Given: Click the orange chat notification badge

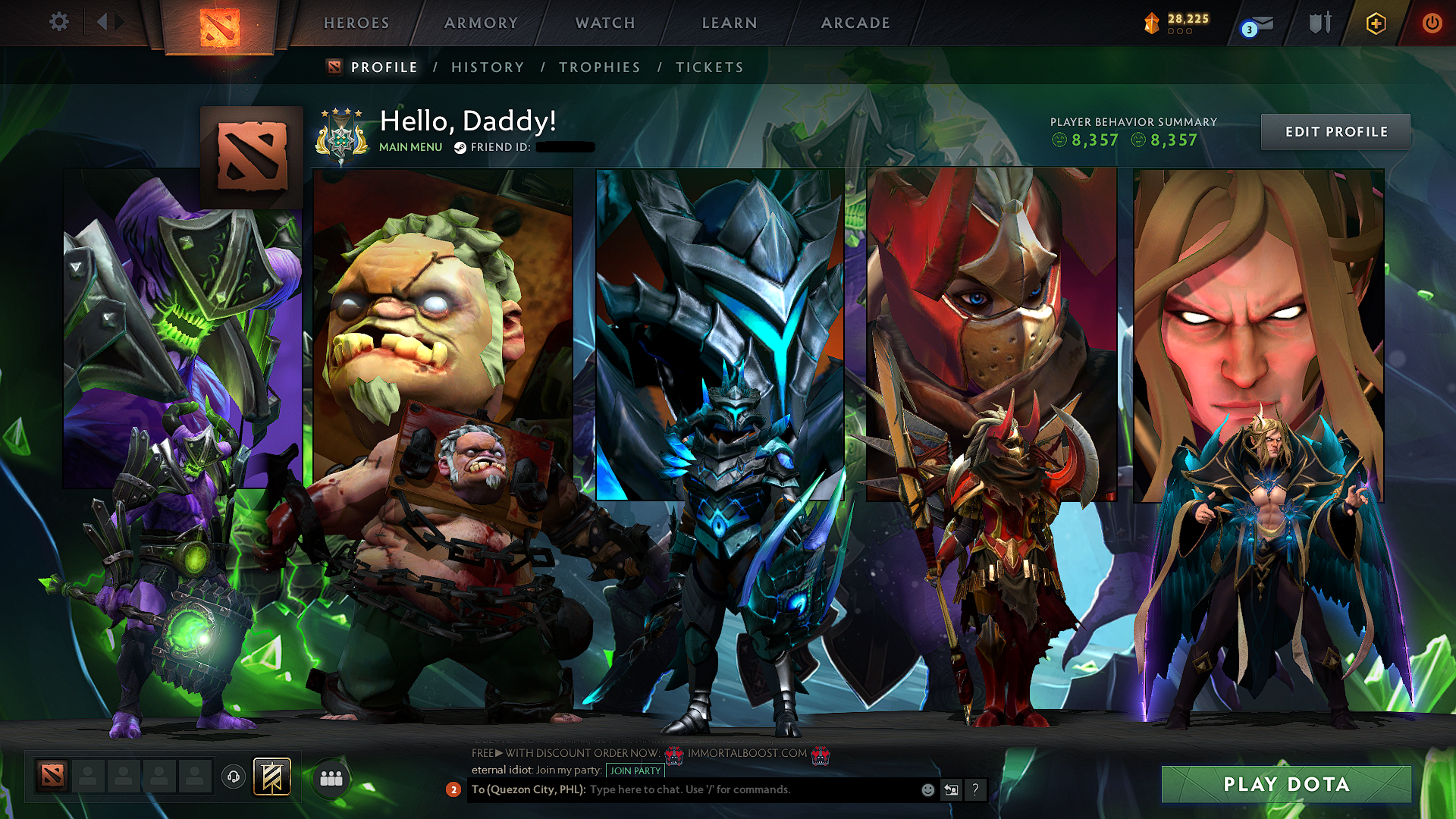Looking at the screenshot, I should pos(453,789).
